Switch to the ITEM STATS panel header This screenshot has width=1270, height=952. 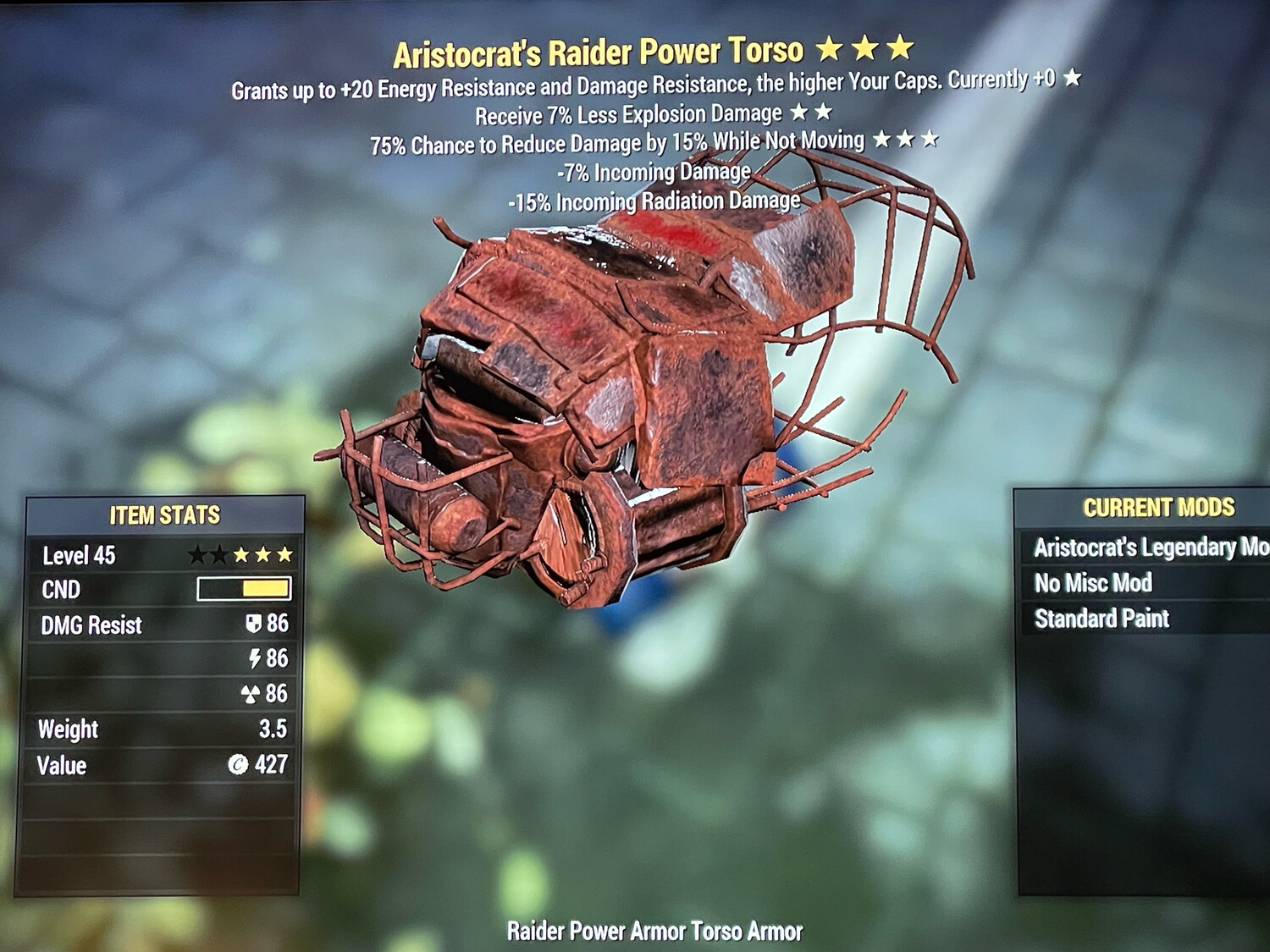tap(163, 512)
